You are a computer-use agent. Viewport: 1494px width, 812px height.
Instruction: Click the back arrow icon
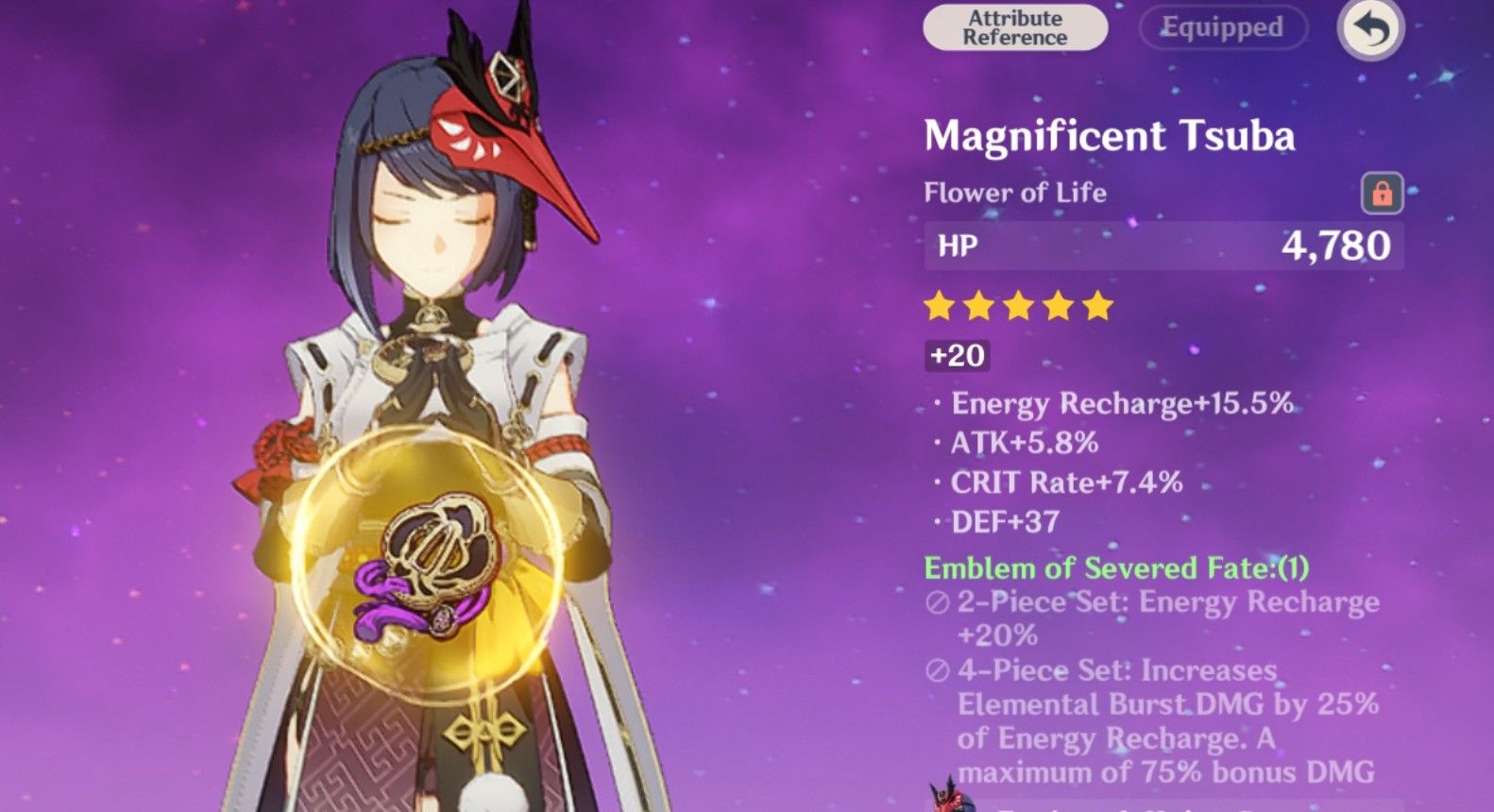(x=1370, y=30)
